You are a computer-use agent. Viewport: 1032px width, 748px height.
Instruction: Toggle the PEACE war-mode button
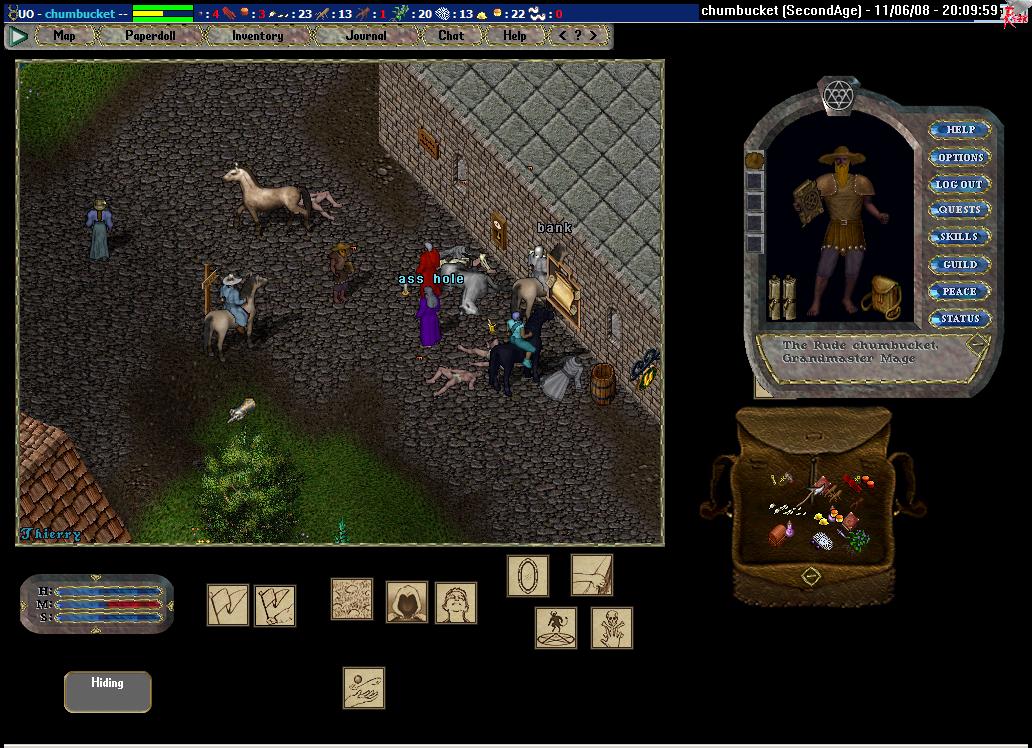click(x=960, y=291)
